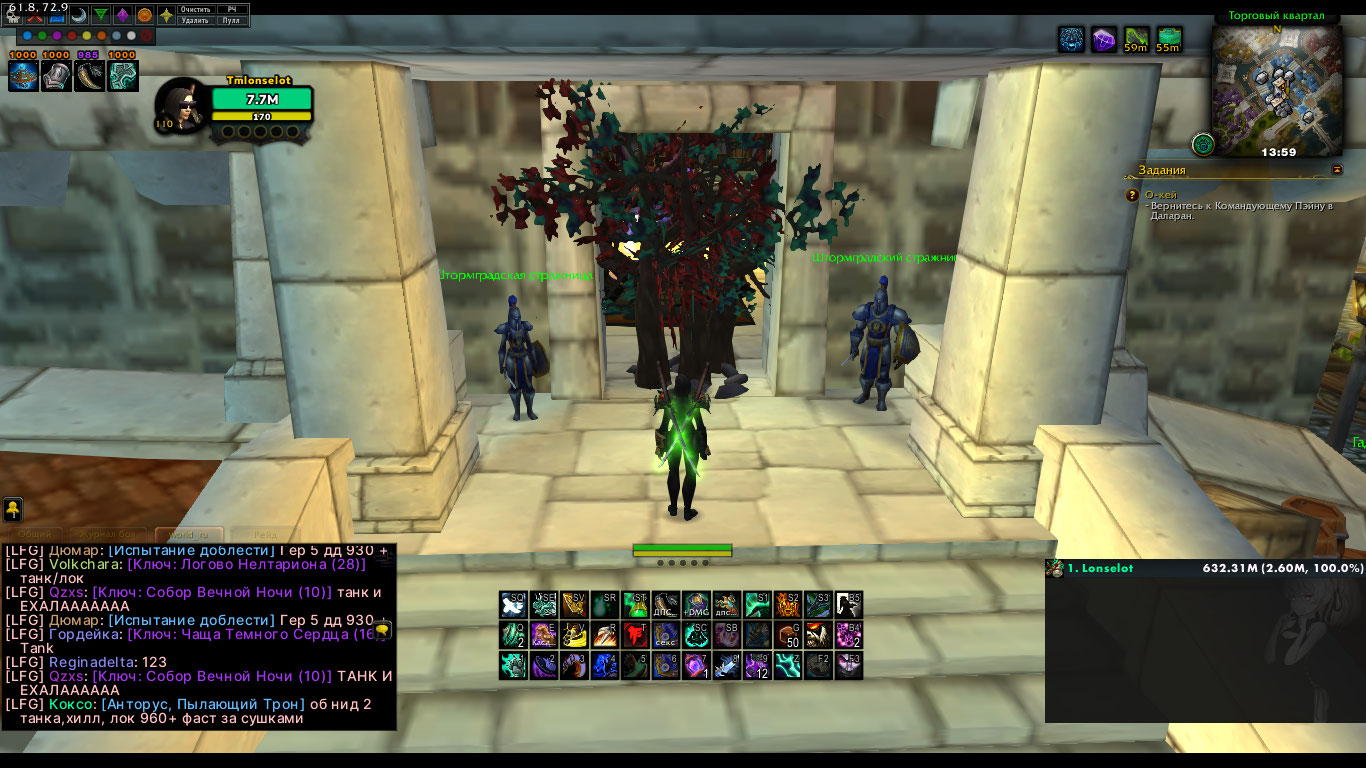Click the red symbol ability bound to T
The height and width of the screenshot is (768, 1366).
point(636,635)
